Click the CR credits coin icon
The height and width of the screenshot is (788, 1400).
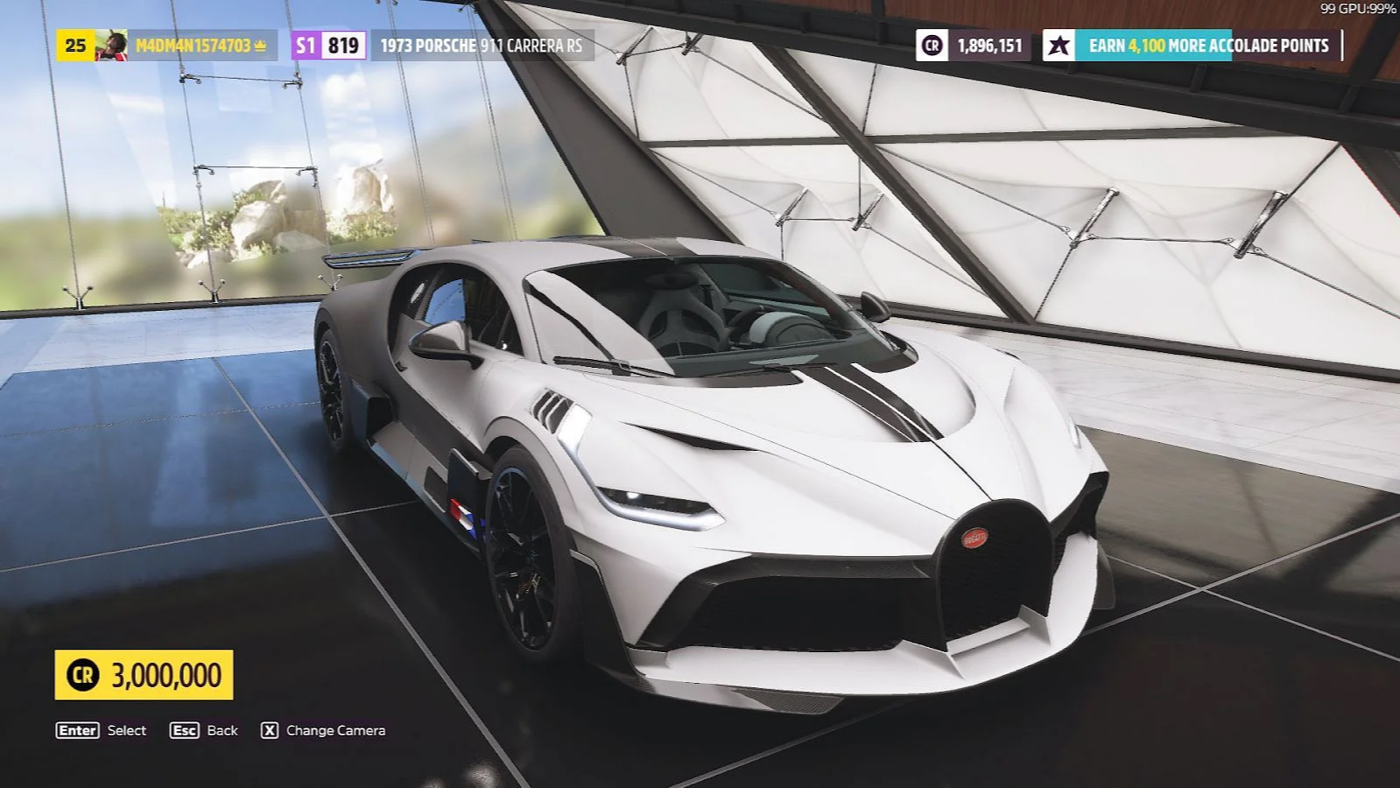pos(931,45)
